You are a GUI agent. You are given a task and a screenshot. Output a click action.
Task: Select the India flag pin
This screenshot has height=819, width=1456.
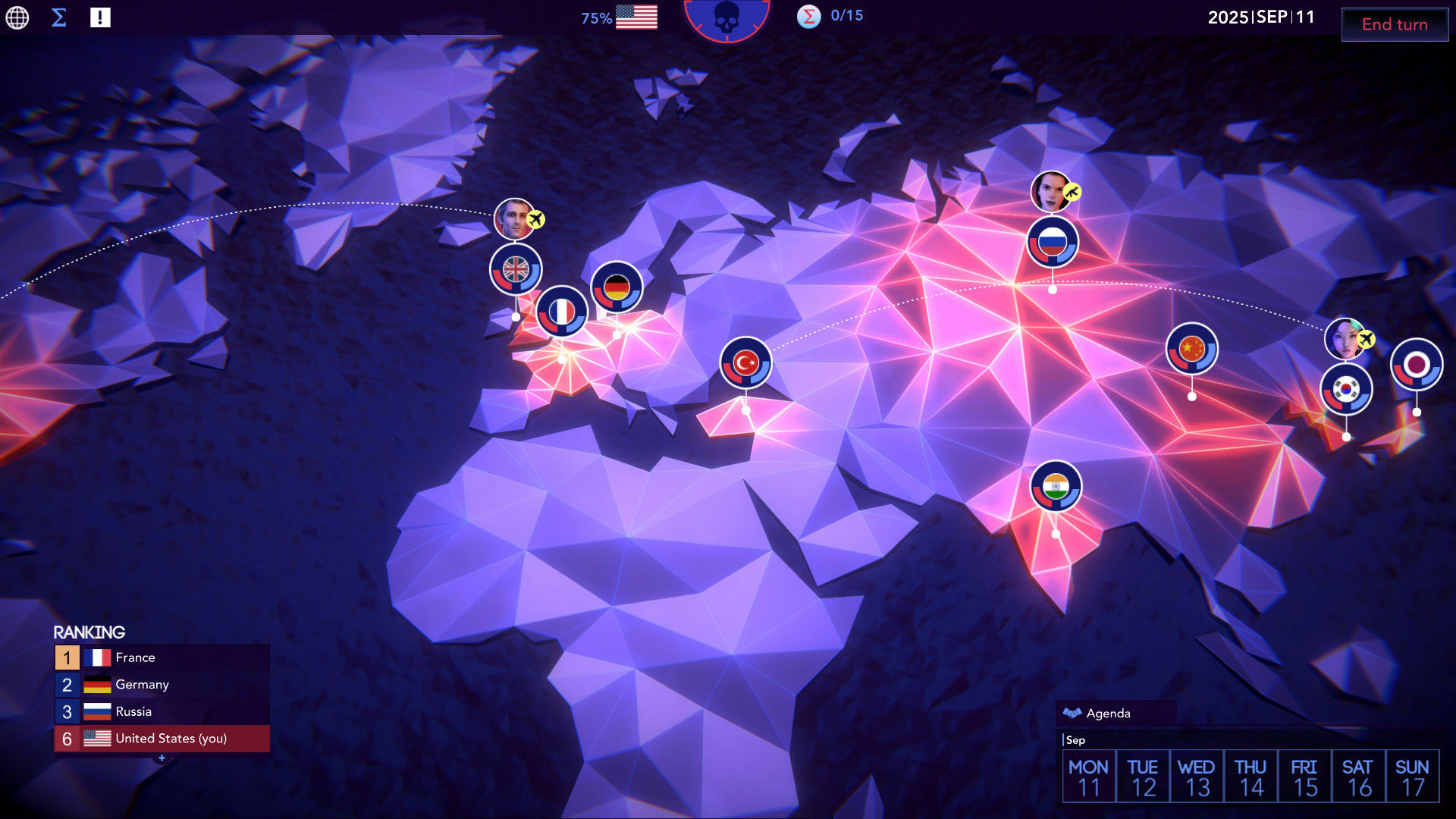pyautogui.click(x=1056, y=487)
